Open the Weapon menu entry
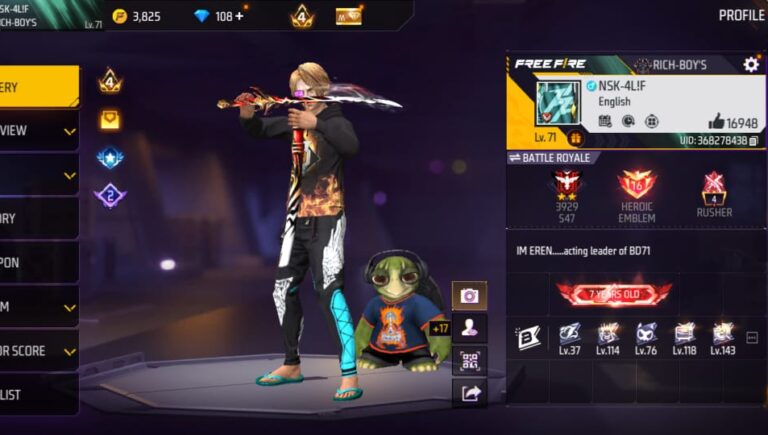This screenshot has width=768, height=435. tap(38, 262)
